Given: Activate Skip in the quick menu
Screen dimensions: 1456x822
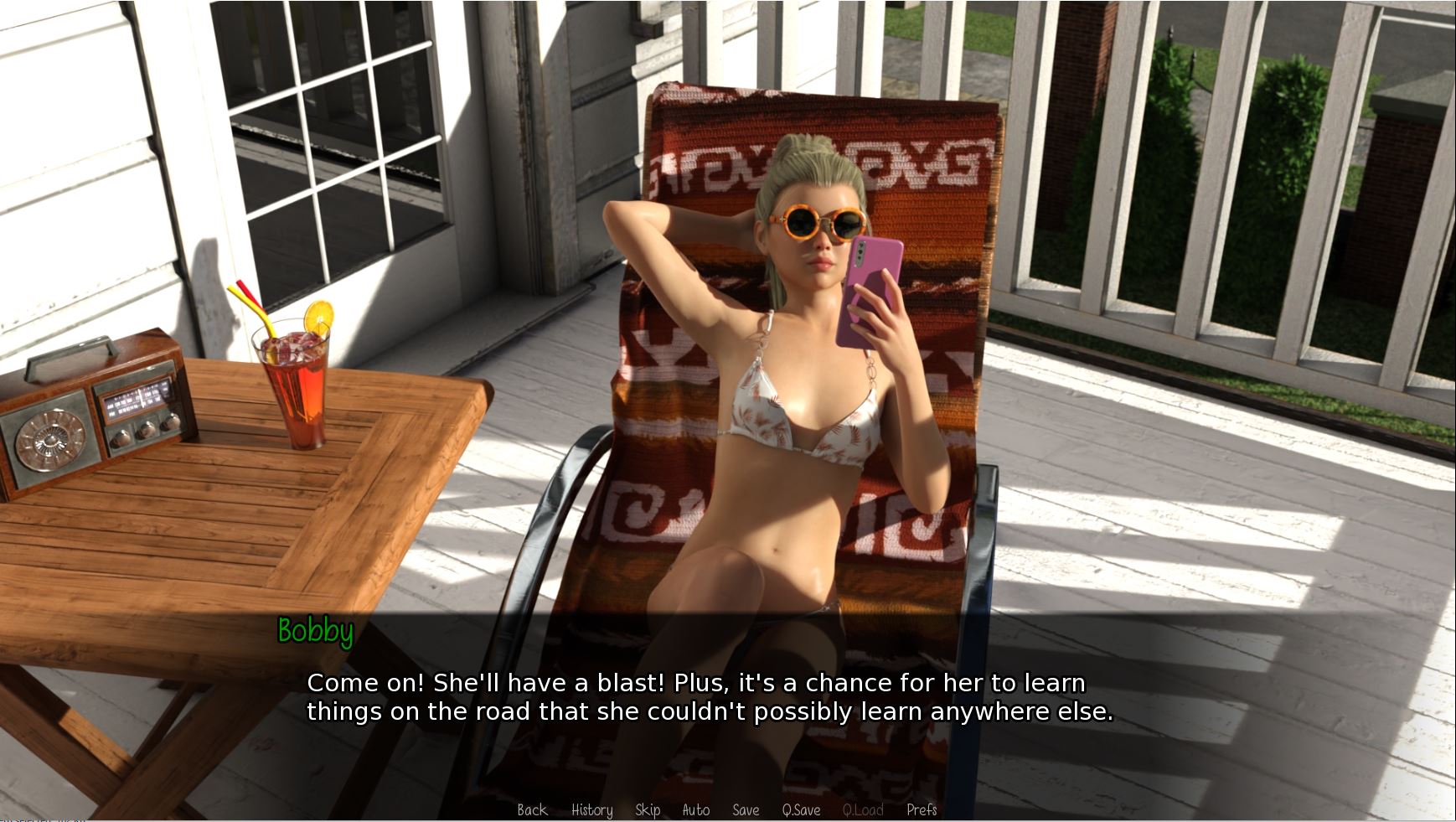Looking at the screenshot, I should (647, 809).
